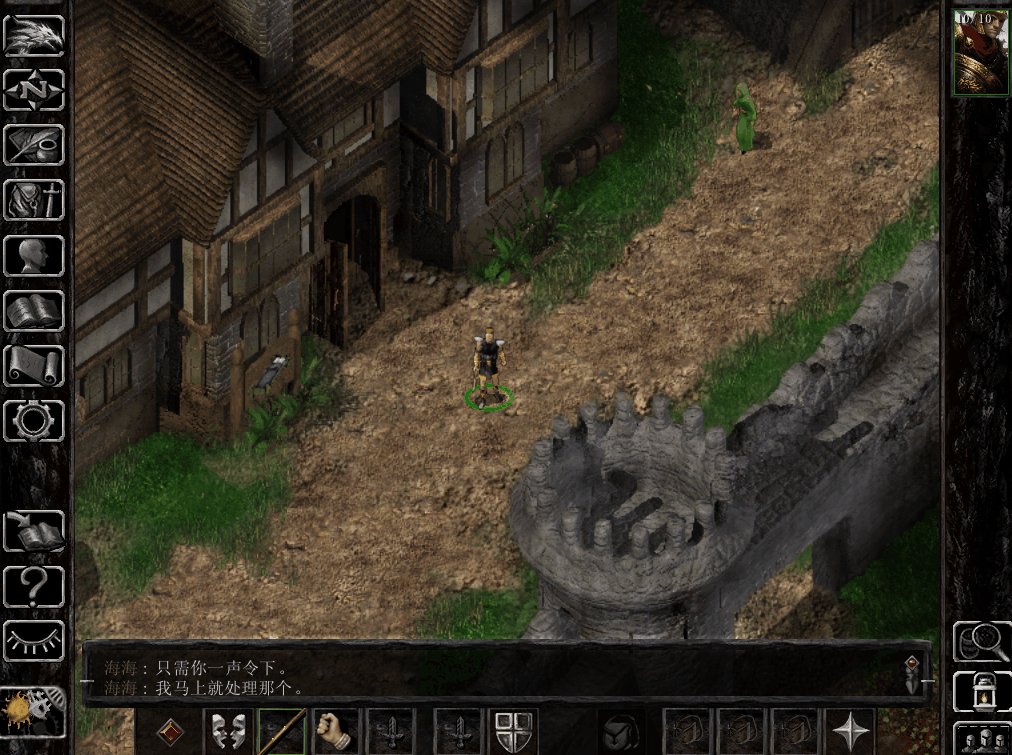Show the character record with the head icon
Viewport: 1012px width, 755px height.
pos(34,256)
